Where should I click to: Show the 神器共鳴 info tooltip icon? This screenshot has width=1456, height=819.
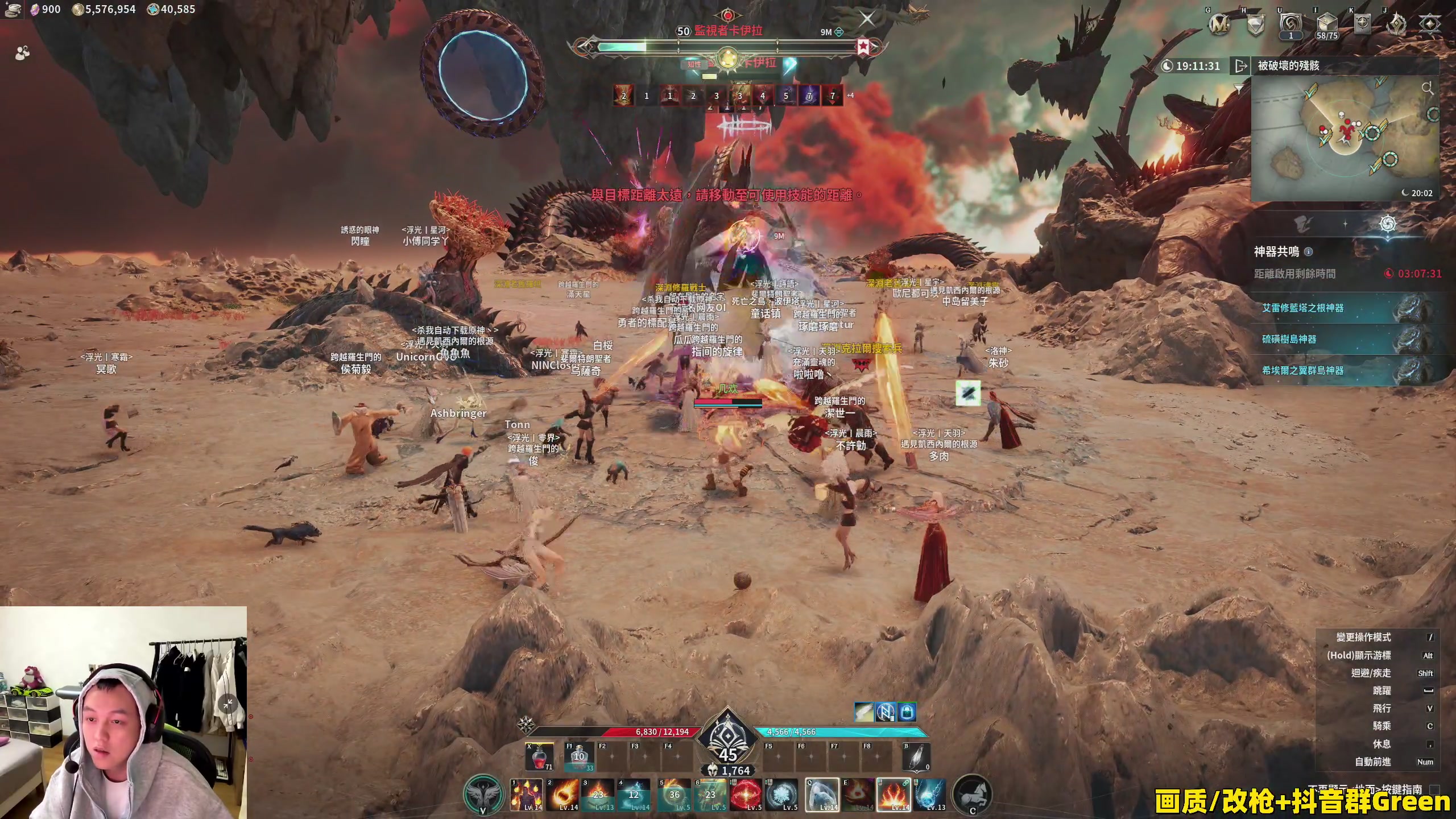[1308, 251]
